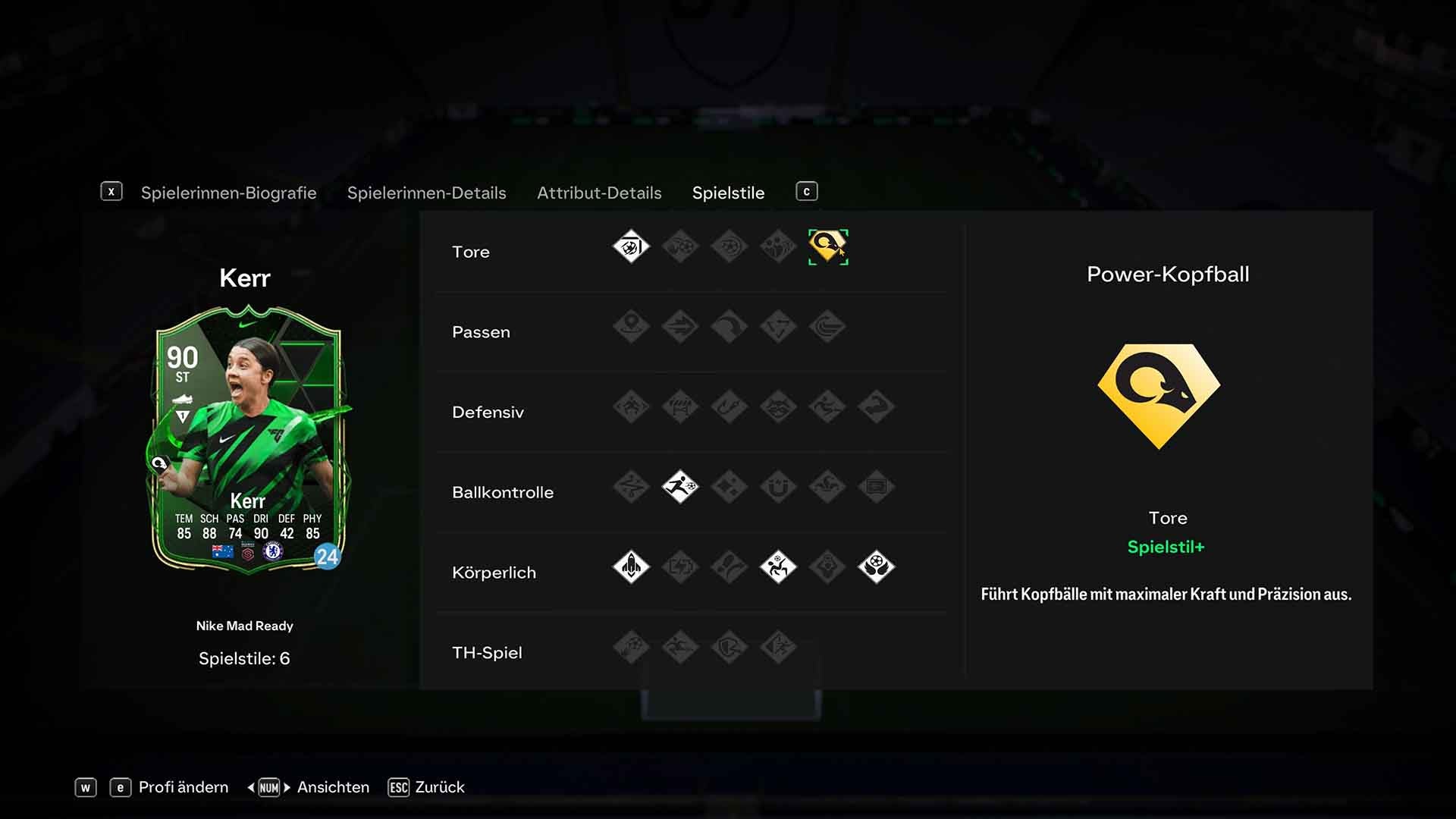The width and height of the screenshot is (1456, 819).
Task: Select the magnet playstyle icon in Ballkontrolle row
Action: tap(778, 488)
